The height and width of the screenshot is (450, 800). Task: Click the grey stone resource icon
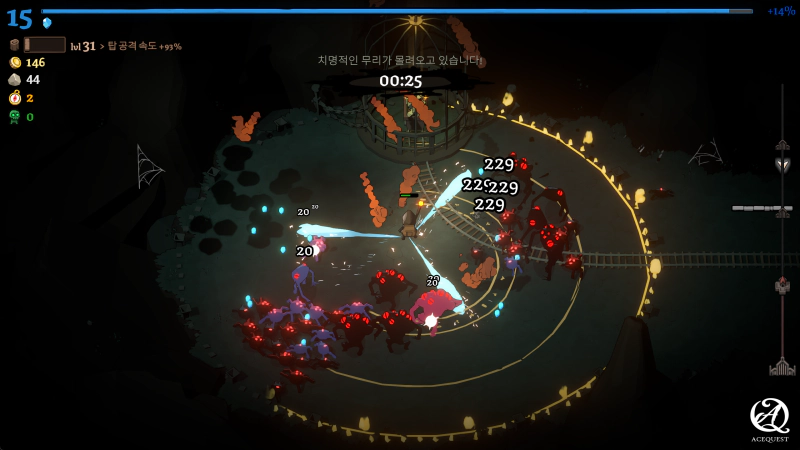pyautogui.click(x=14, y=80)
